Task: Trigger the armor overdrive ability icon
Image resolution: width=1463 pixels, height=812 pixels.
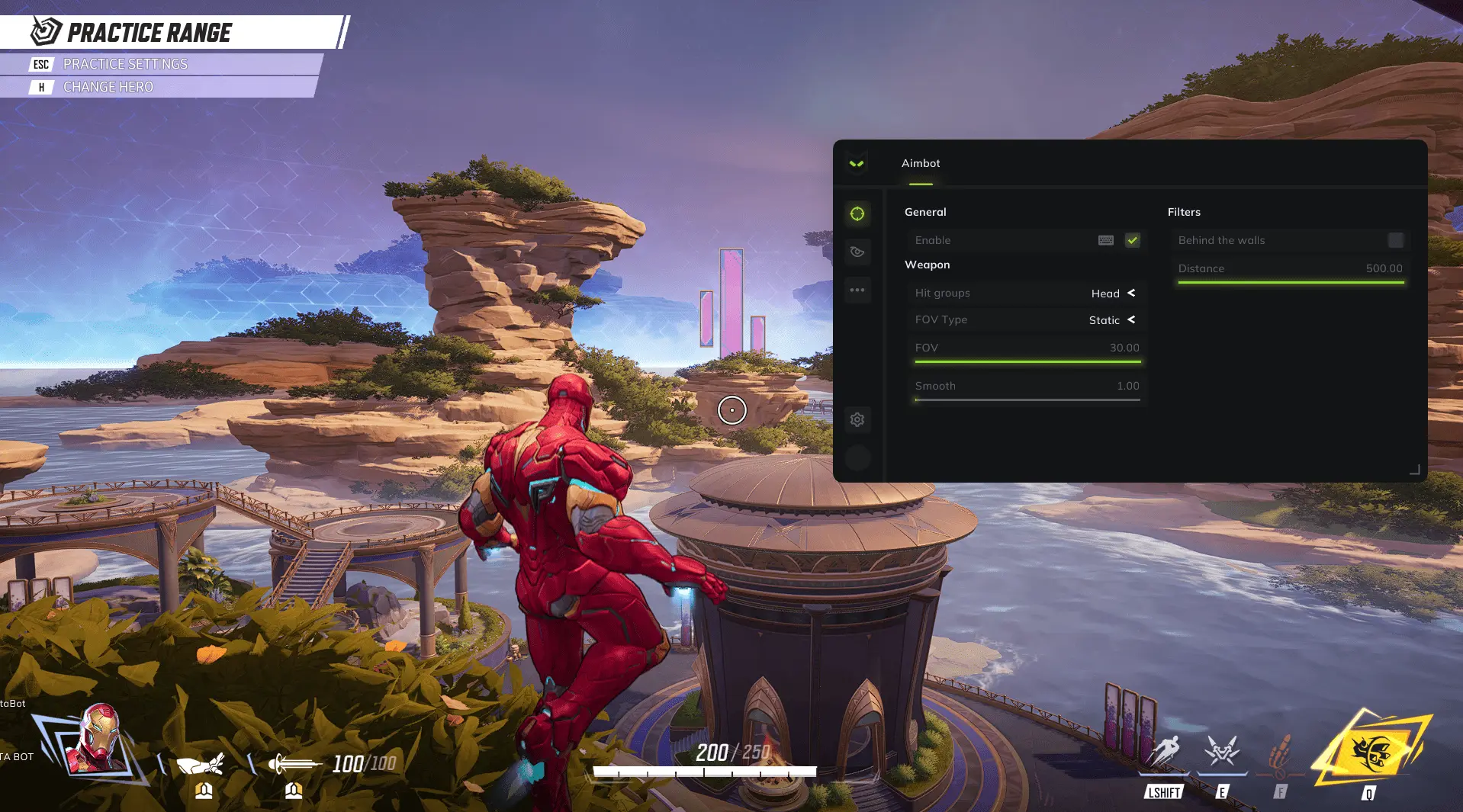Action: point(1222,752)
